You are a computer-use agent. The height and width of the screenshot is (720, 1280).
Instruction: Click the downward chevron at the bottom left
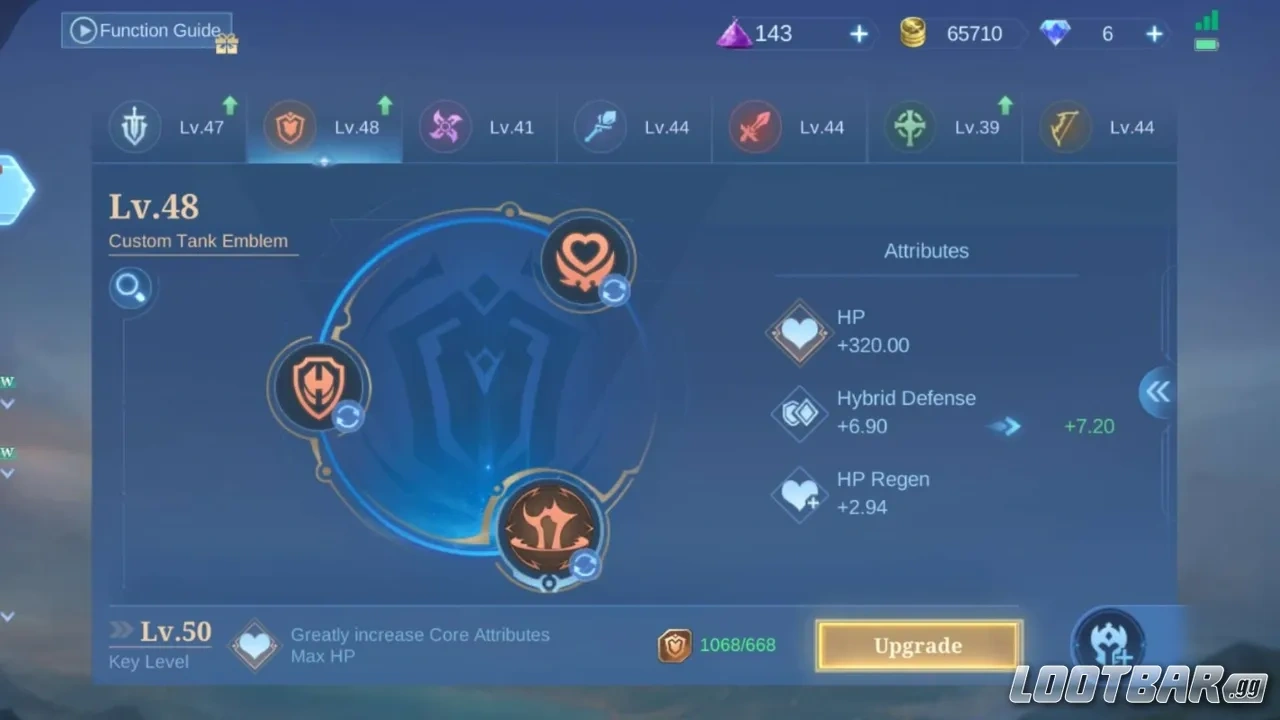point(8,616)
